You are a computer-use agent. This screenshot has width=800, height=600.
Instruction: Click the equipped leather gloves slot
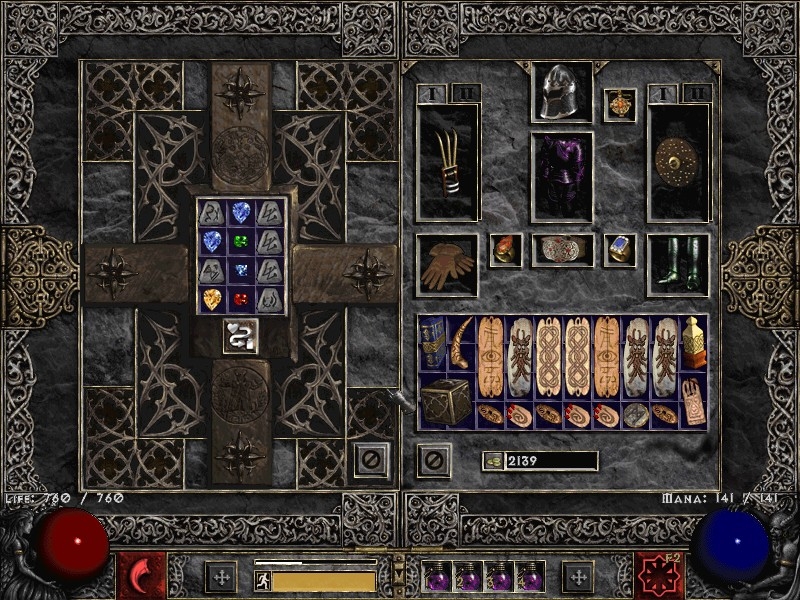pyautogui.click(x=447, y=265)
